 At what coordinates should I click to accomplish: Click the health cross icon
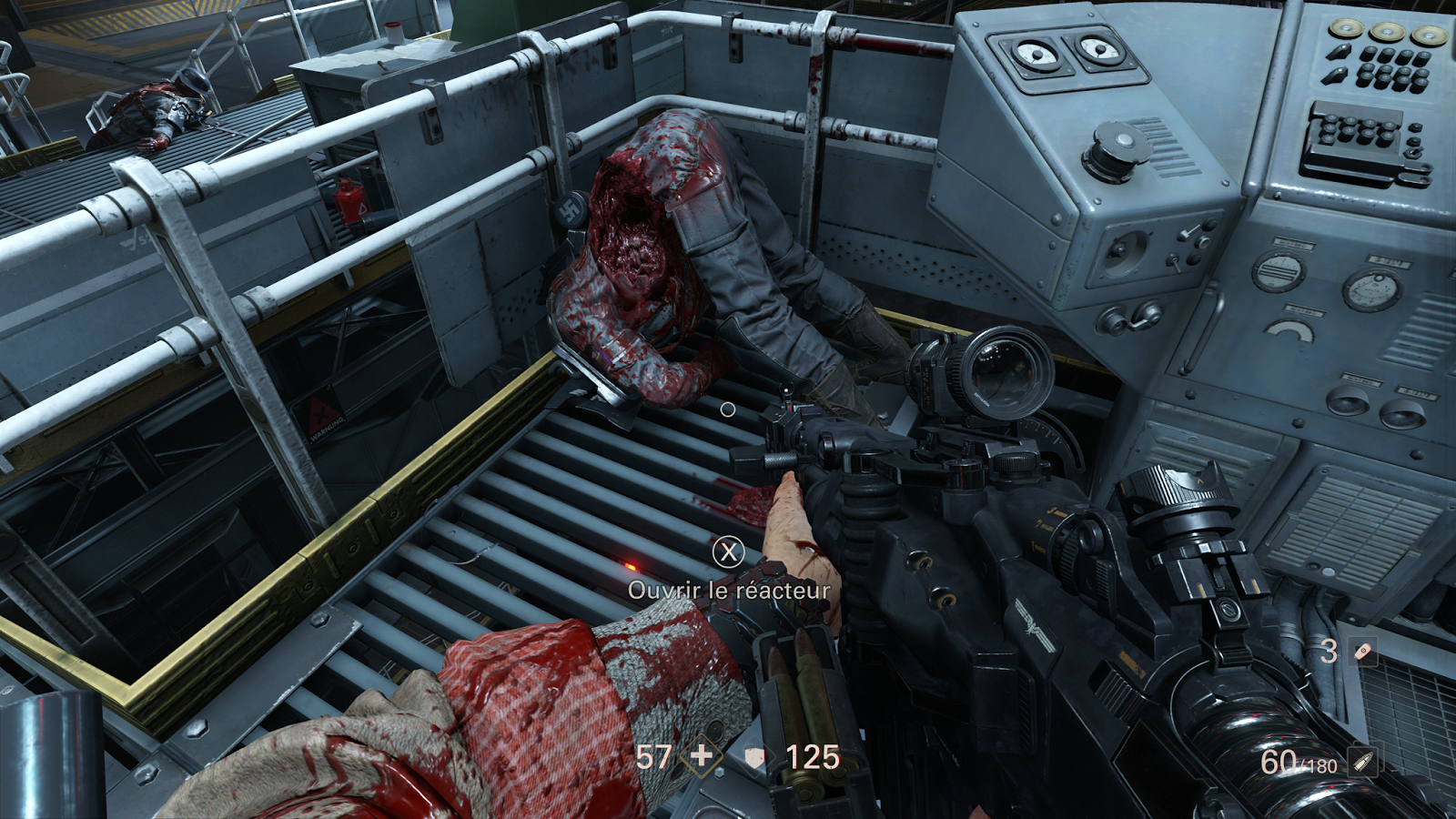[701, 756]
